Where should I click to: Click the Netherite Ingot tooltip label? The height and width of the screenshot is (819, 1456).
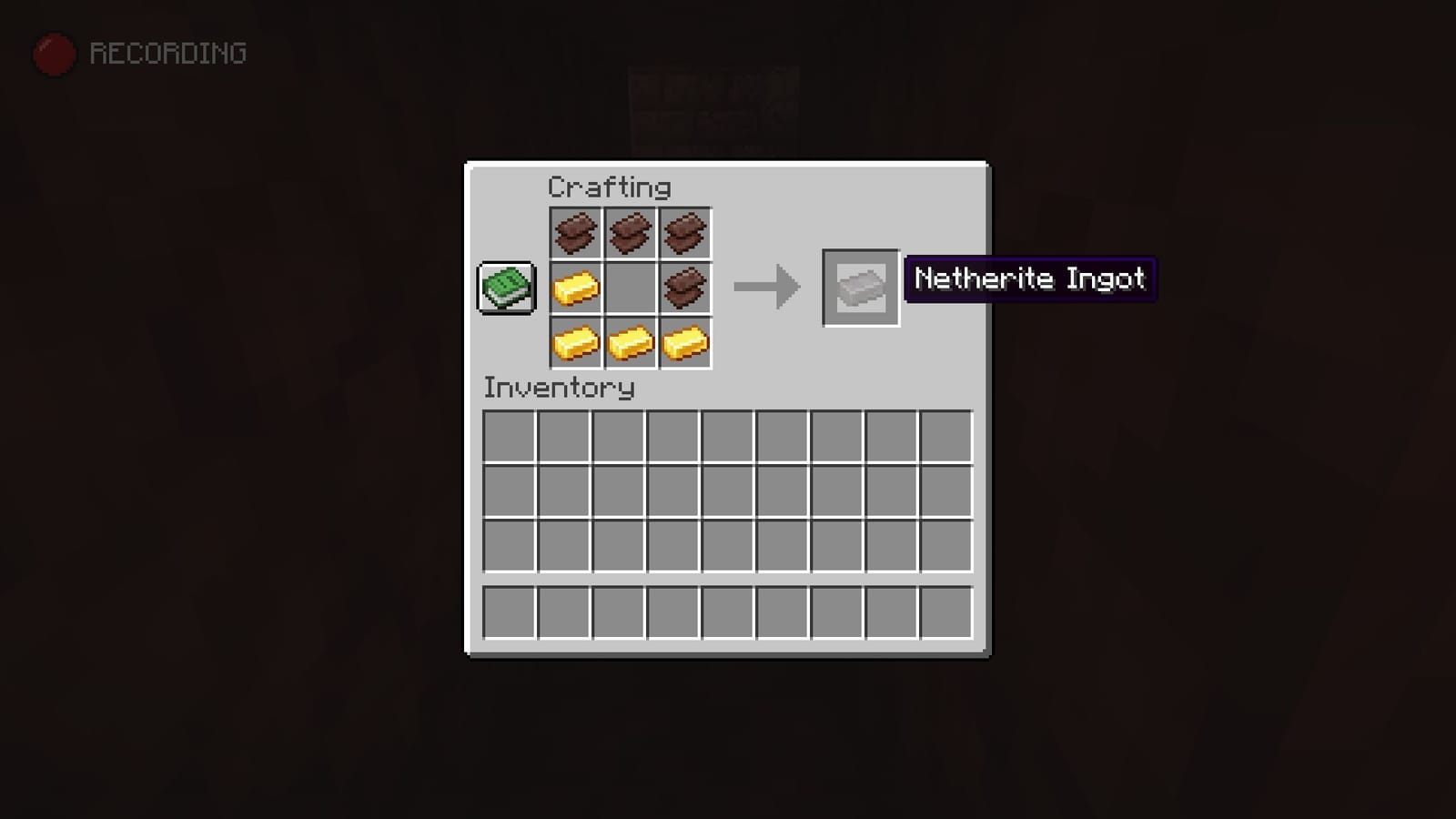1030,280
